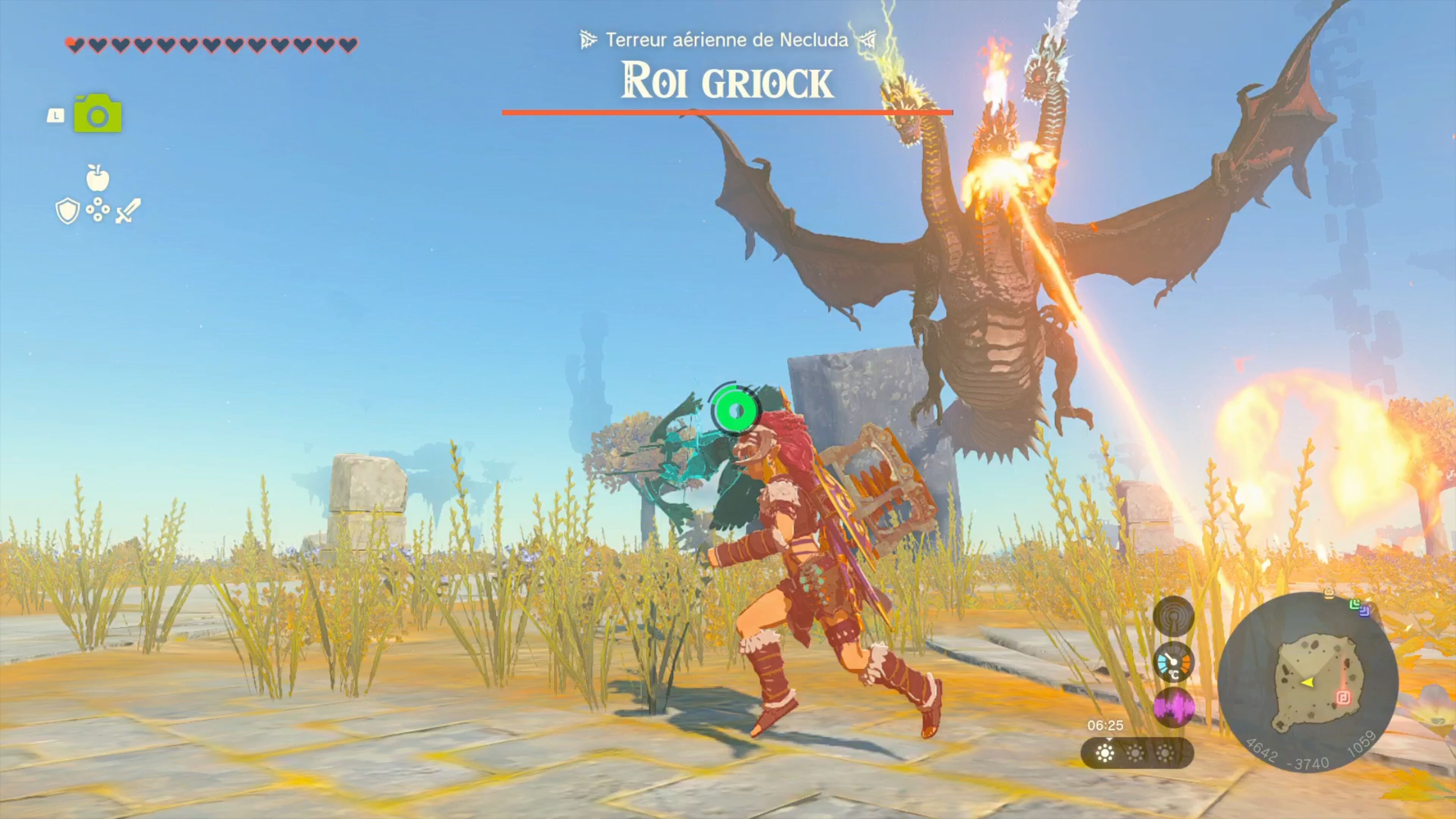
Task: Check the temperature gauge icon
Action: [x=1173, y=662]
